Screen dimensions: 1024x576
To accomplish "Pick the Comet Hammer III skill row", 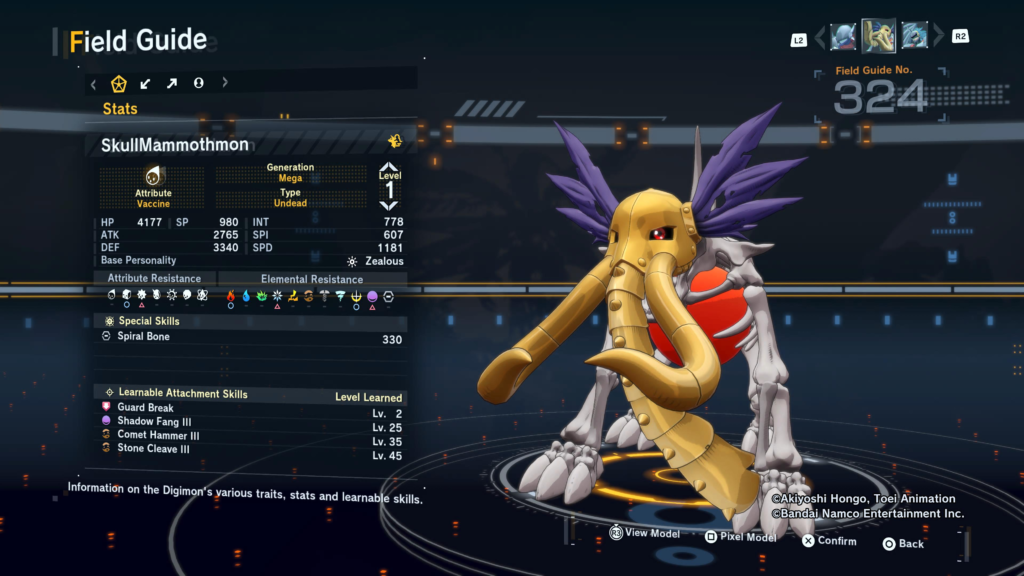I will (x=252, y=436).
